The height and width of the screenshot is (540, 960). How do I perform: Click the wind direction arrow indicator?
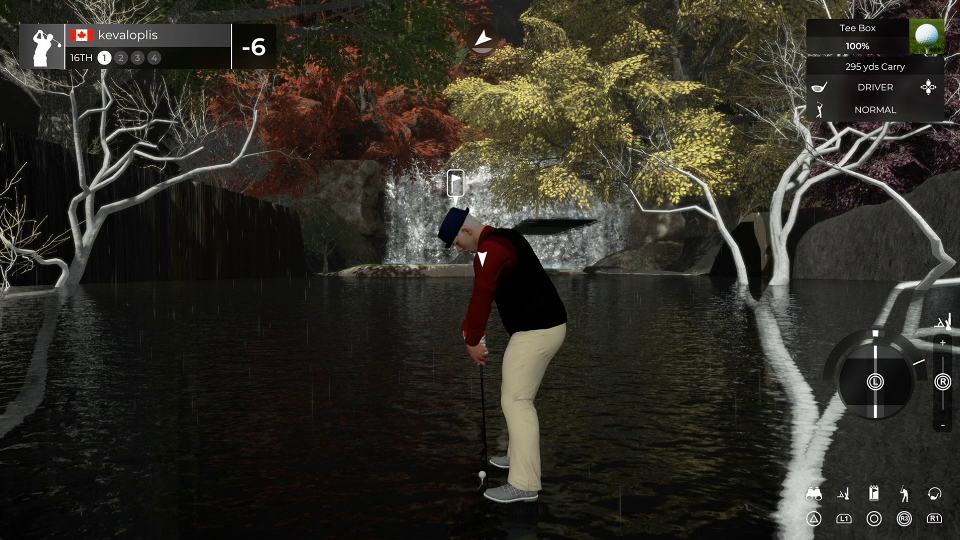[x=483, y=40]
